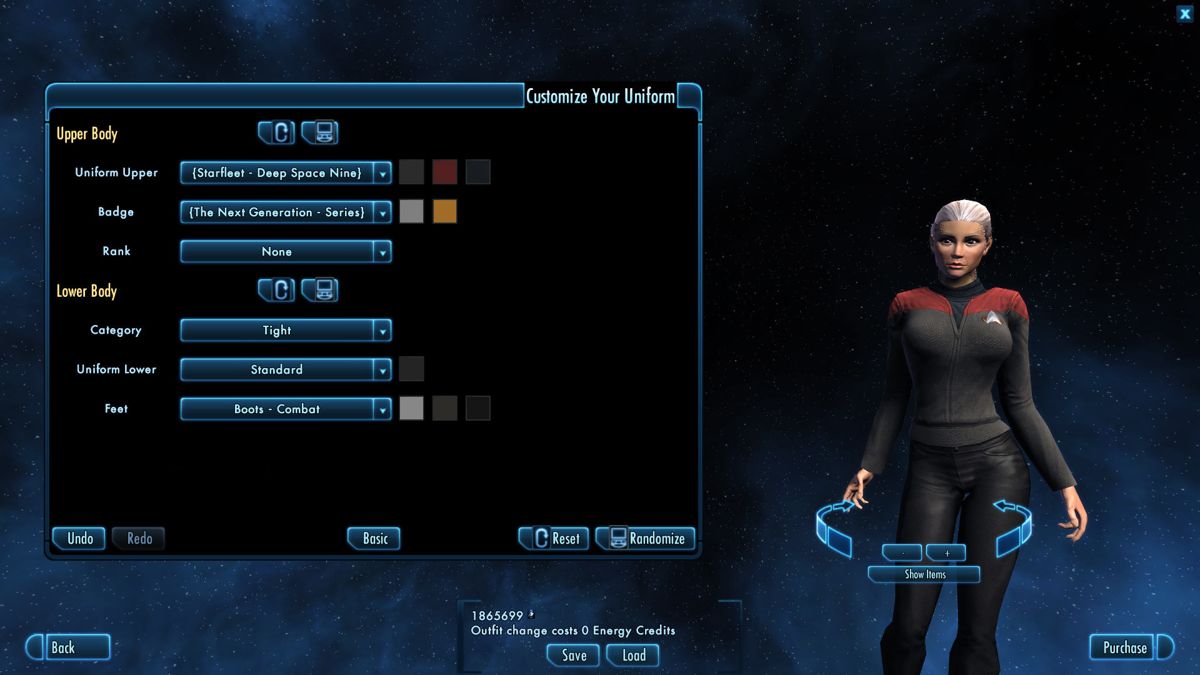Image resolution: width=1200 pixels, height=675 pixels.
Task: Close the uniform customization screen
Action: coord(1184,13)
